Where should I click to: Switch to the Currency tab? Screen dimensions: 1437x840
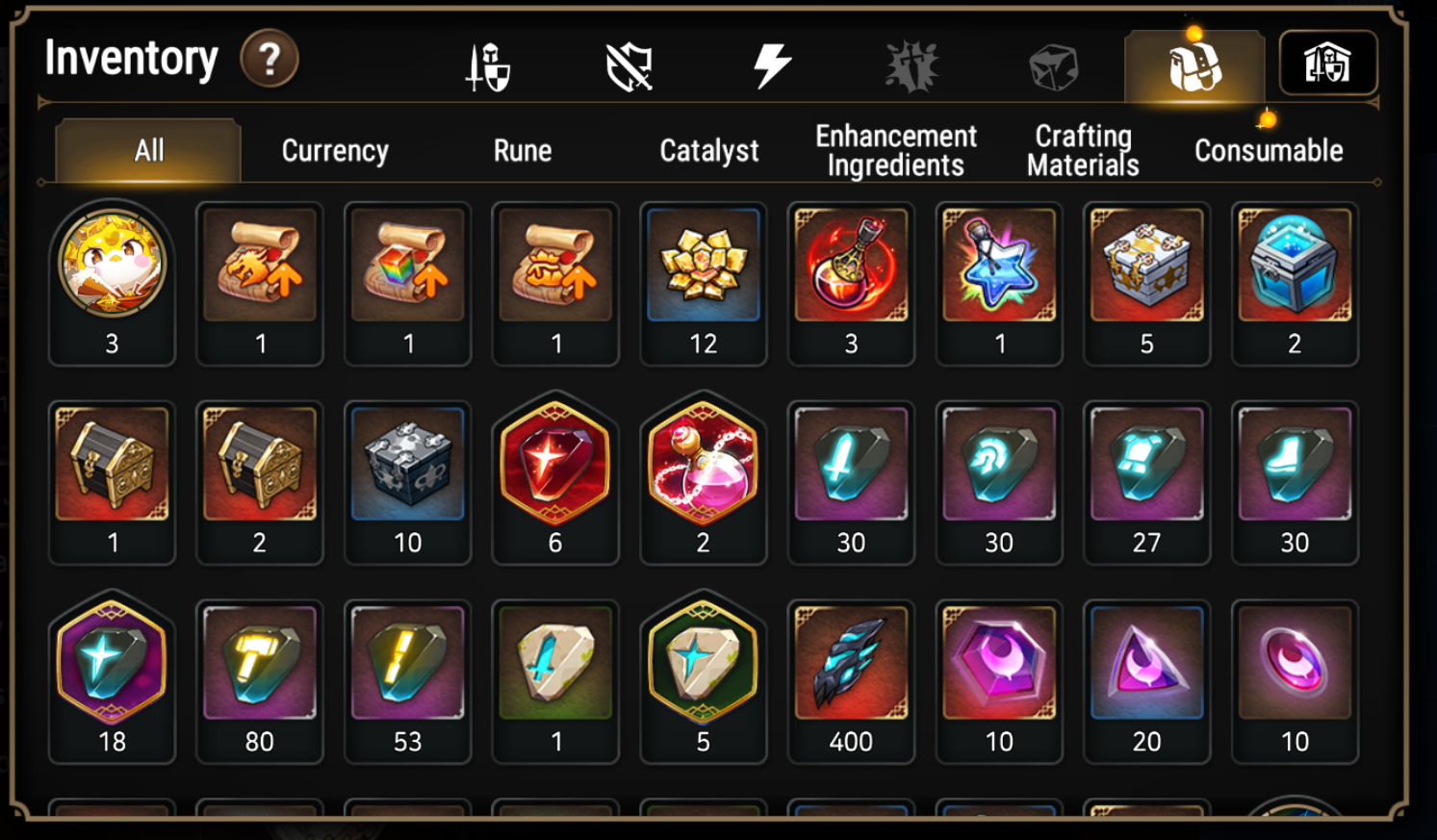tap(332, 150)
